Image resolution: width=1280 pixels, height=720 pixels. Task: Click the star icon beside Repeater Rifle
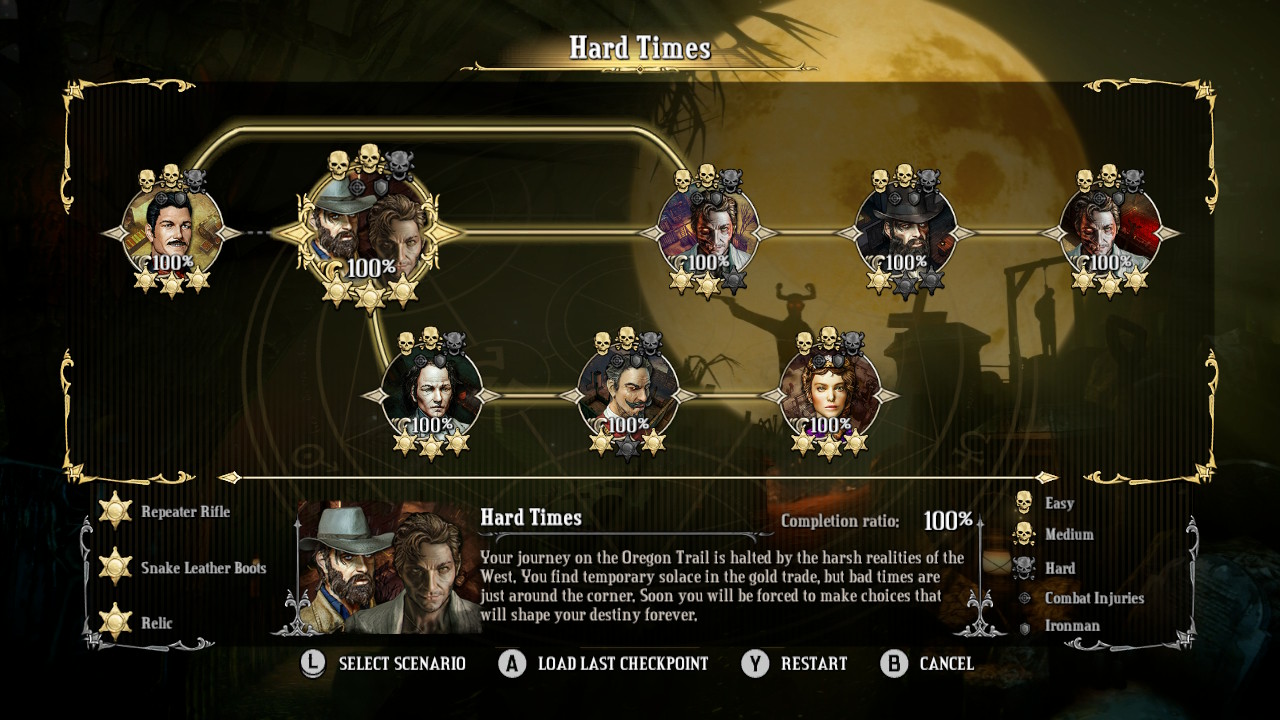point(113,511)
